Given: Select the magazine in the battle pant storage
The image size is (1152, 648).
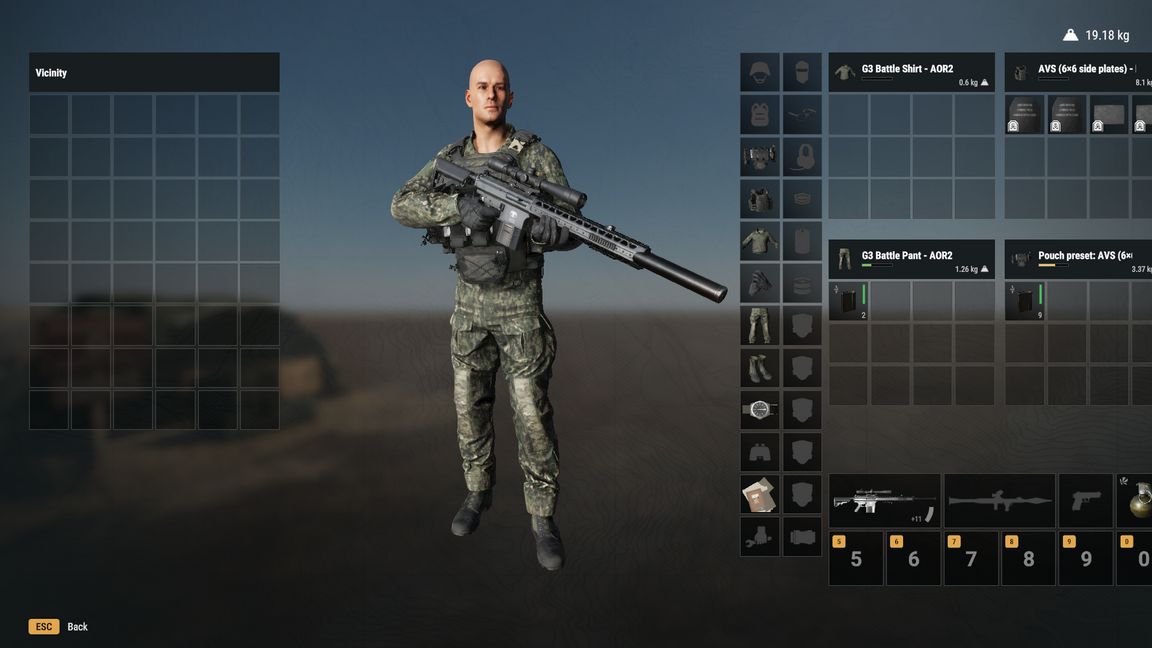Looking at the screenshot, I should 849,301.
